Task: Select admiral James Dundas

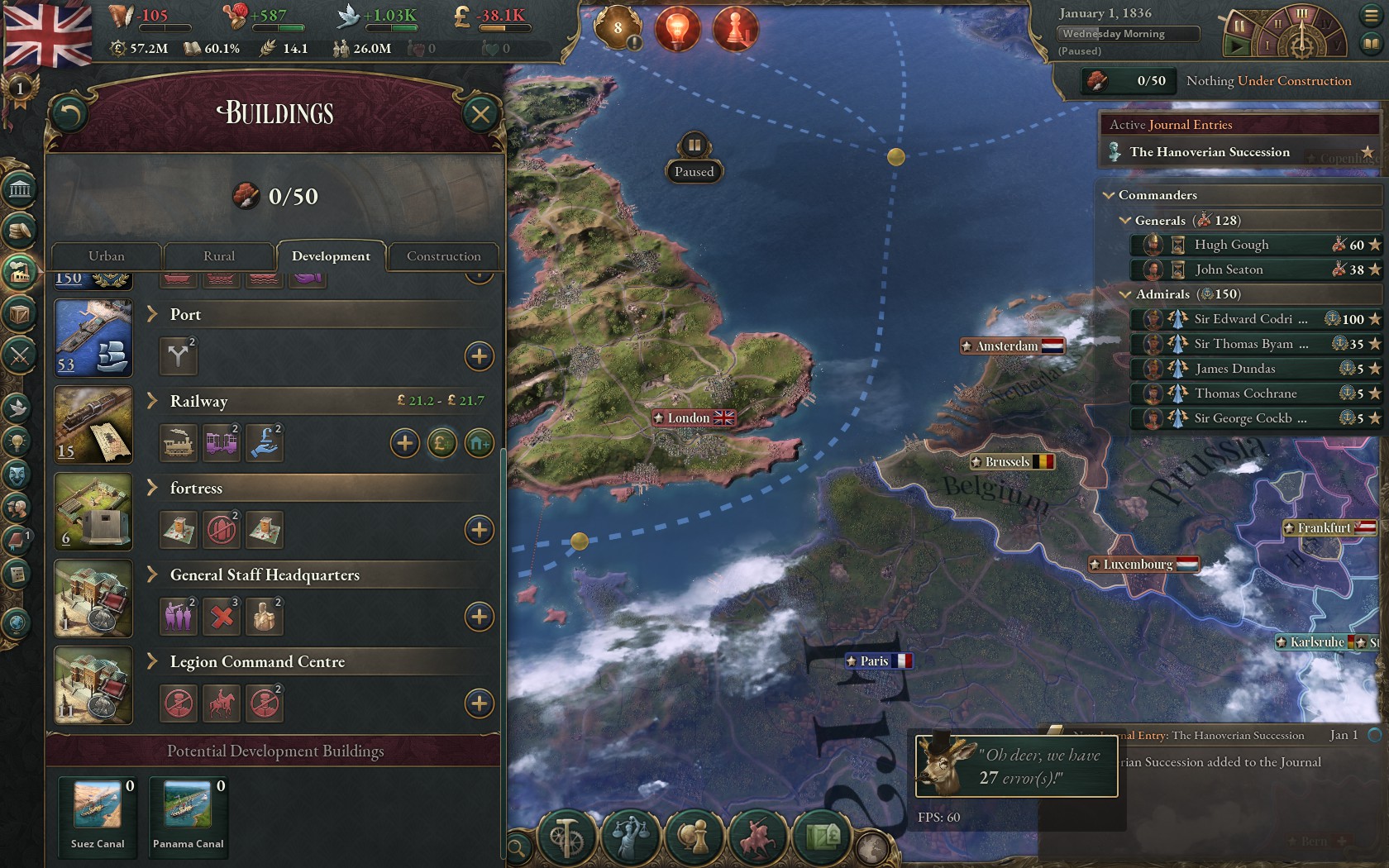Action: [1234, 369]
